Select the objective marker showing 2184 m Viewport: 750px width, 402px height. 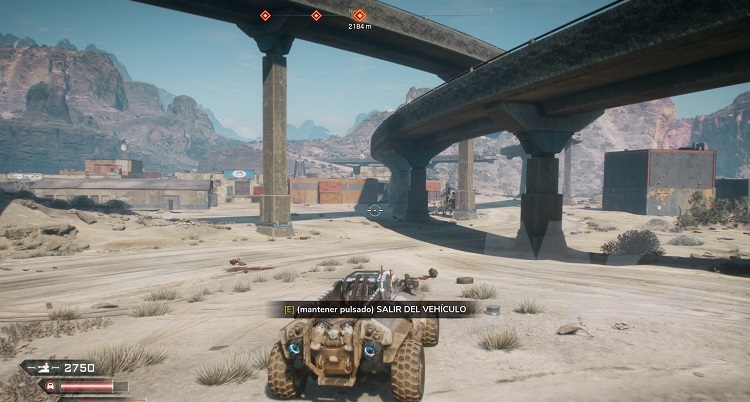[x=360, y=15]
